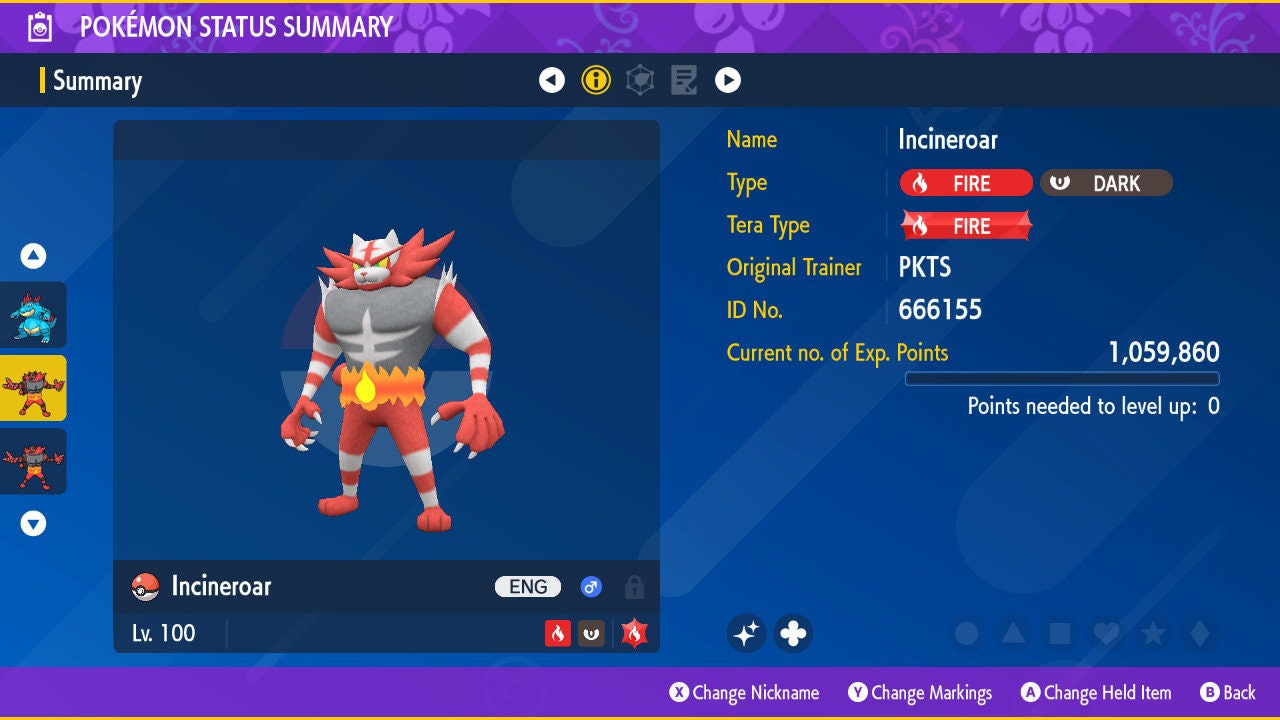1280x720 pixels.
Task: Toggle the triangle marking
Action: 1012,633
